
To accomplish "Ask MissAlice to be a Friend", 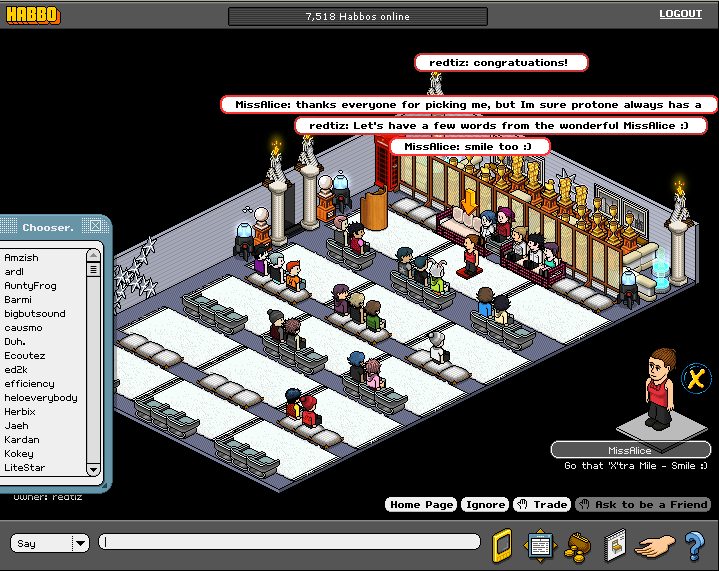I will pyautogui.click(x=643, y=505).
